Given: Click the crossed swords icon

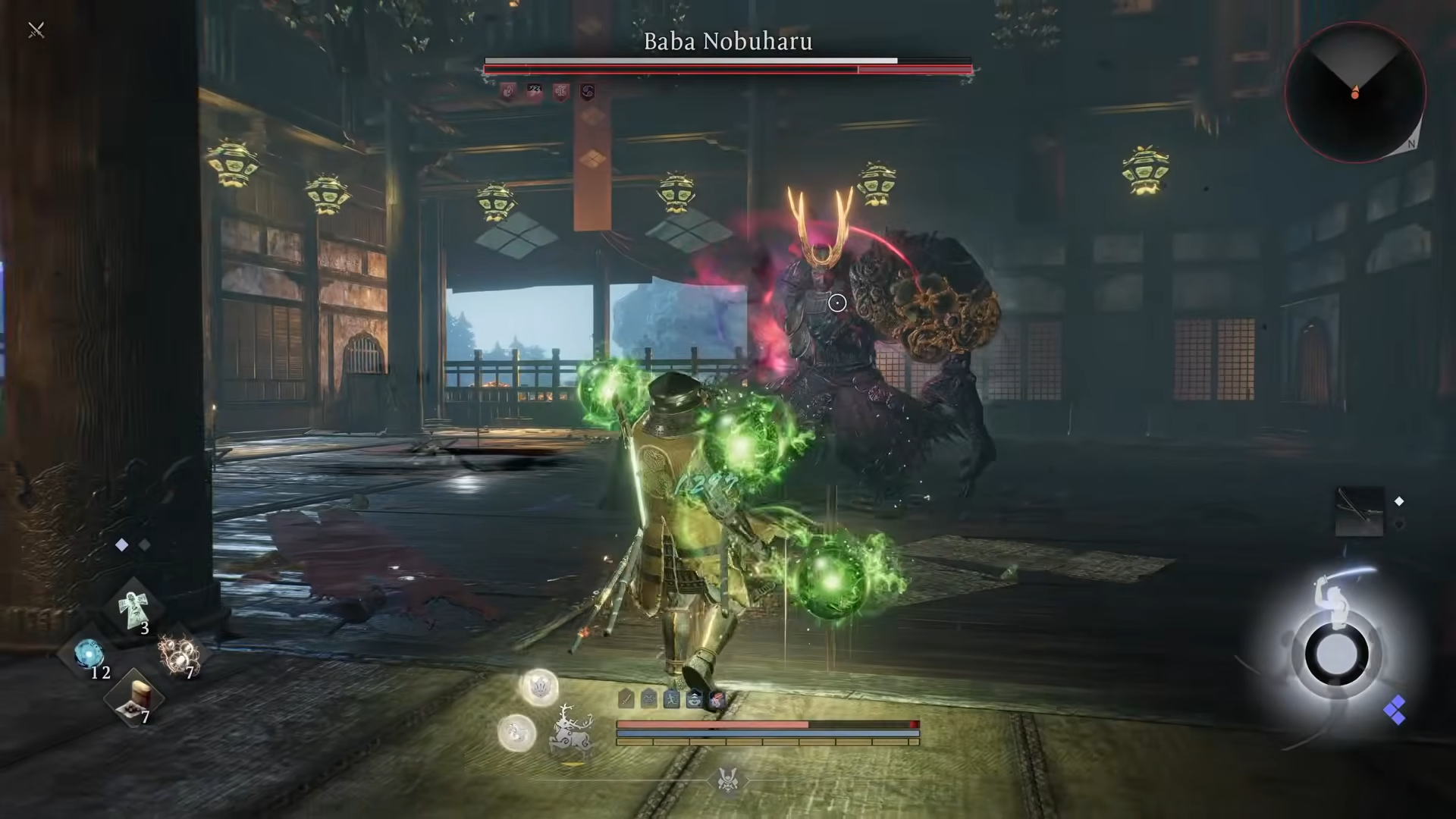Looking at the screenshot, I should tap(36, 30).
